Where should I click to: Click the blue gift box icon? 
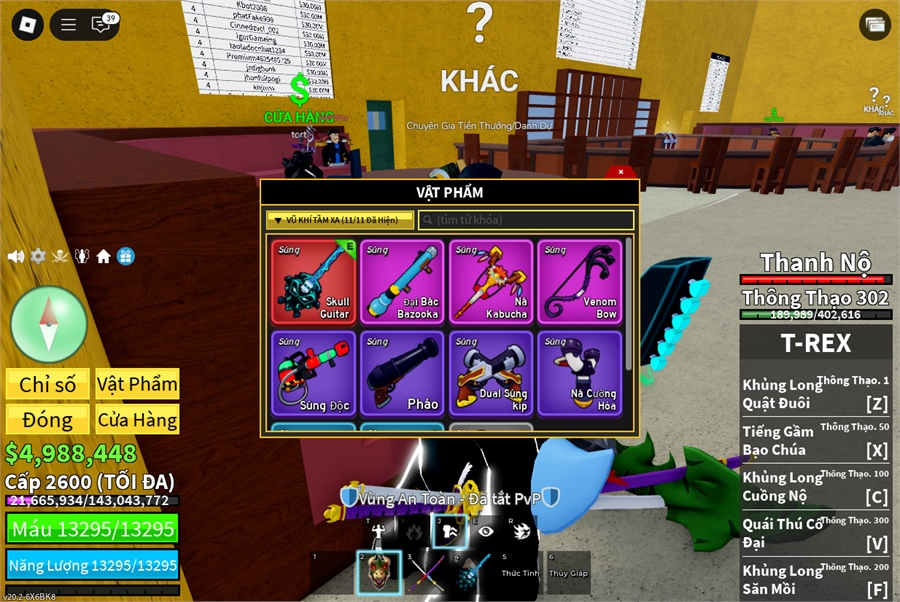point(126,256)
